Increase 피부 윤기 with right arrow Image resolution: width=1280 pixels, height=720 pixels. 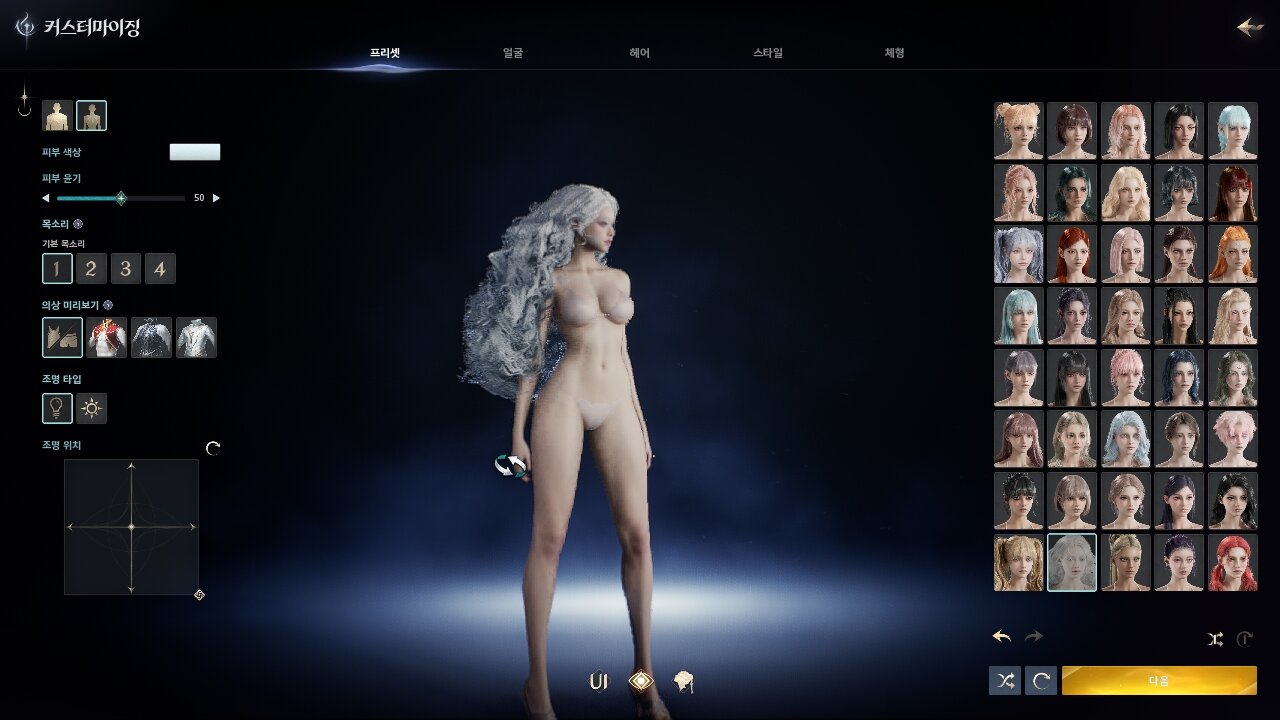(x=217, y=198)
